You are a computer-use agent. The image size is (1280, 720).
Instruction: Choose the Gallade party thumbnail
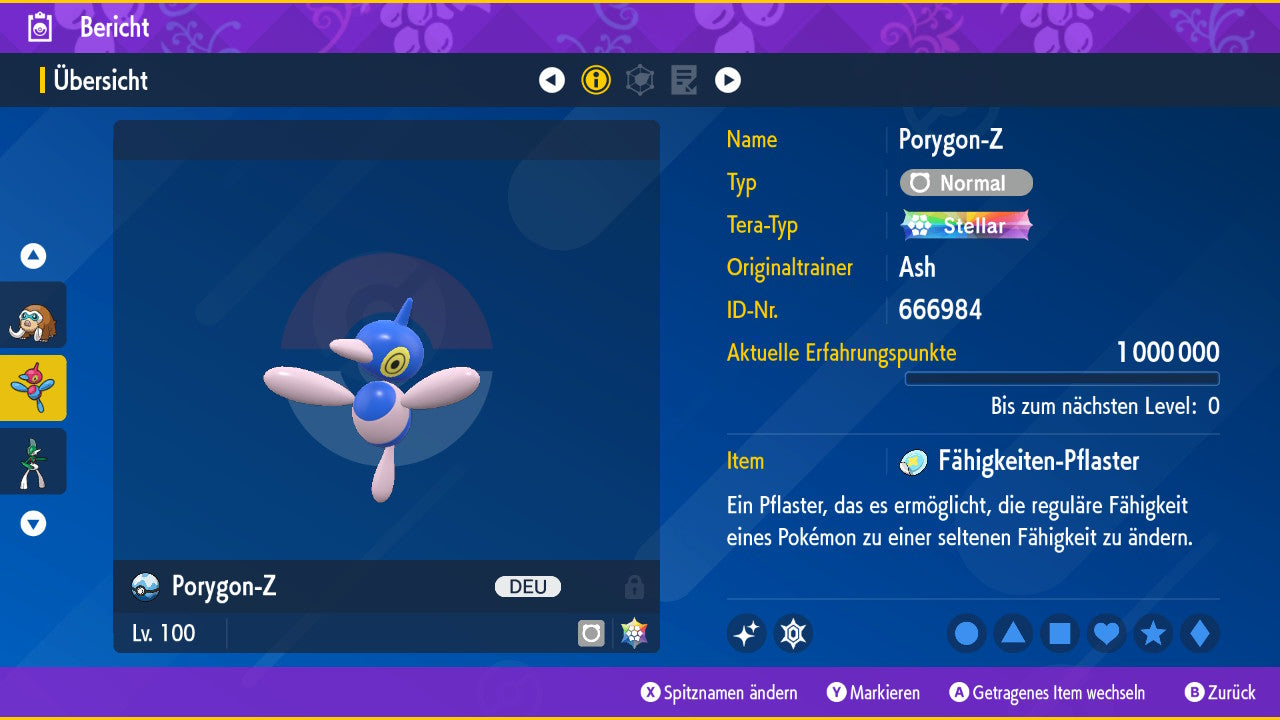coord(34,461)
